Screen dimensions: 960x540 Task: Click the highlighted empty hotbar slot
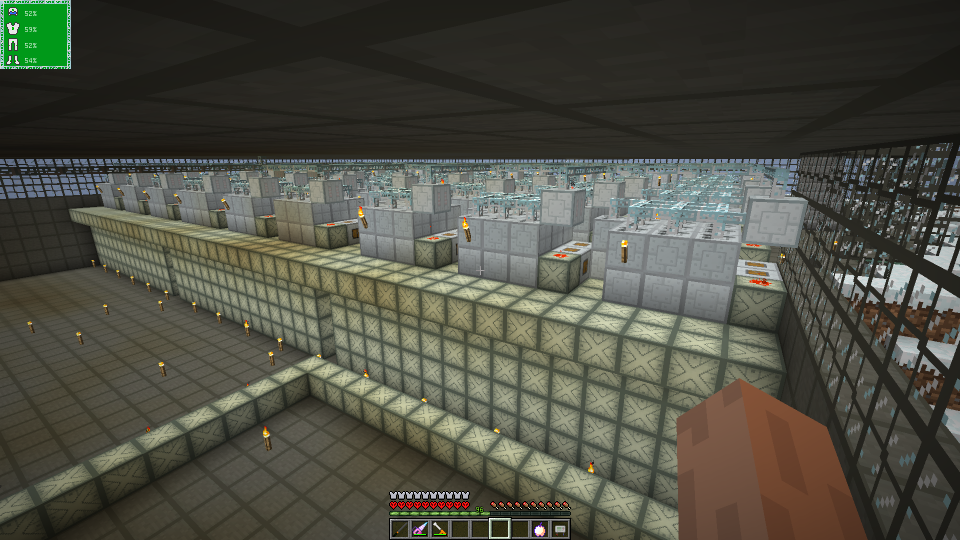(x=500, y=529)
